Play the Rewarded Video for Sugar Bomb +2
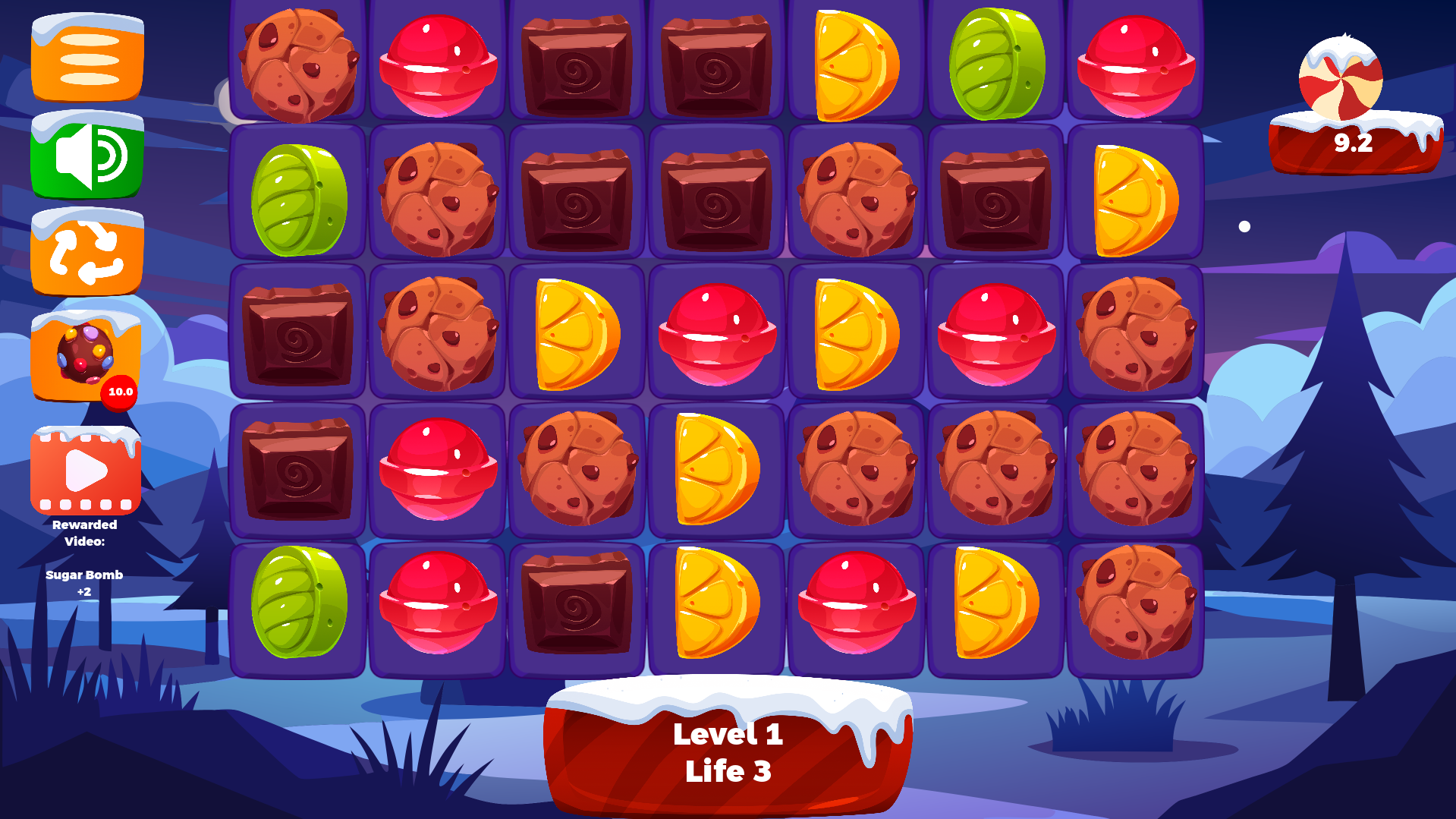The image size is (1456, 819). click(x=85, y=471)
